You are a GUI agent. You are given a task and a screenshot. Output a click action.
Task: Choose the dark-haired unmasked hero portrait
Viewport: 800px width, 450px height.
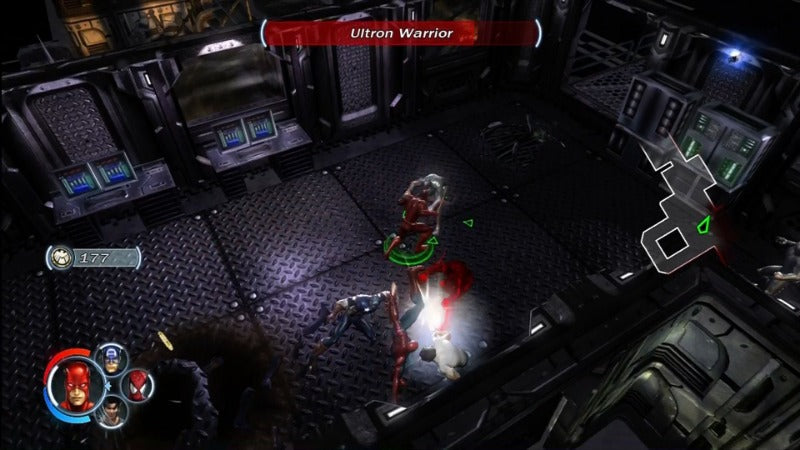[x=110, y=410]
